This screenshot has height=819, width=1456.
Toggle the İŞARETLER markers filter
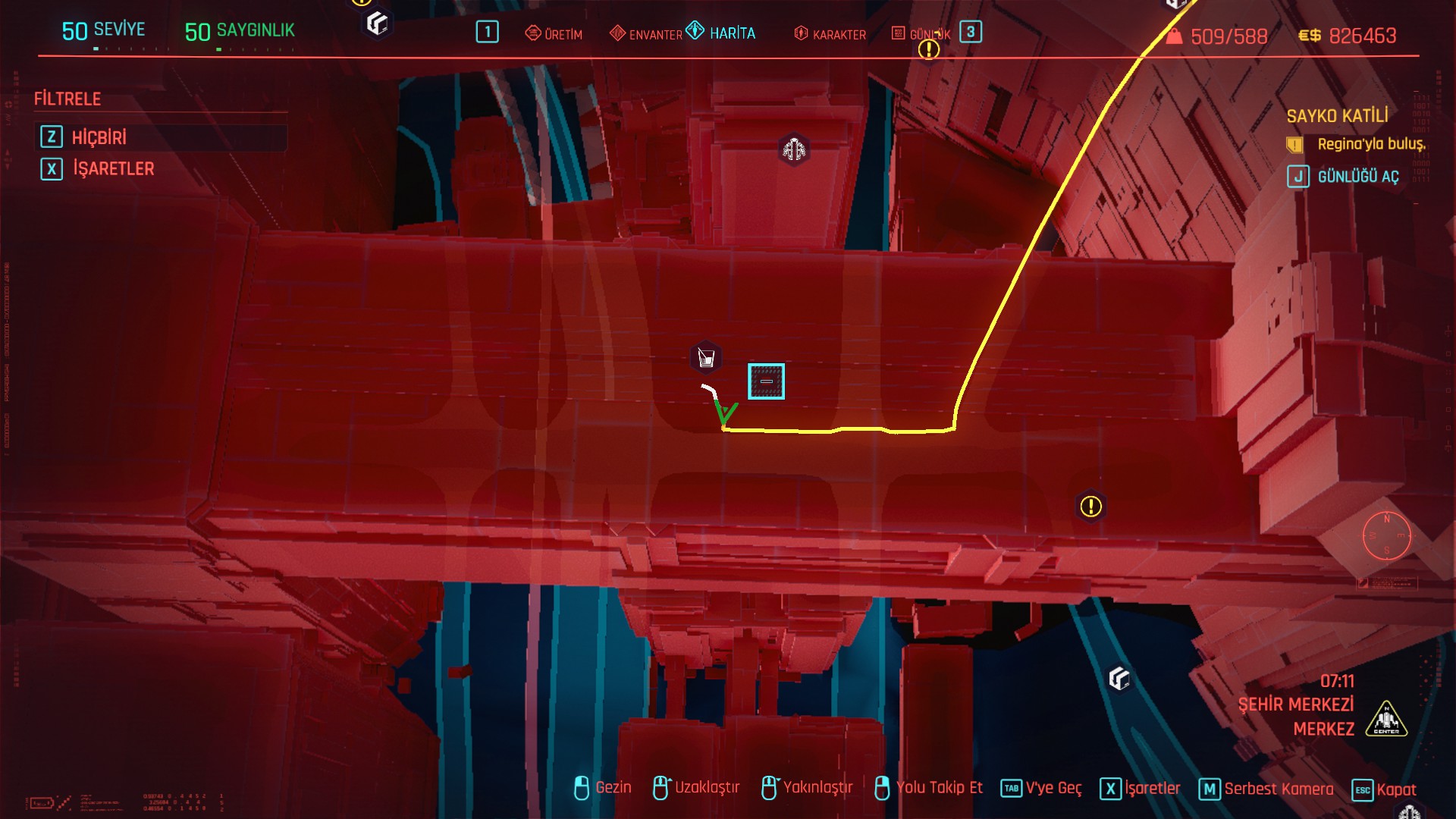coord(113,168)
